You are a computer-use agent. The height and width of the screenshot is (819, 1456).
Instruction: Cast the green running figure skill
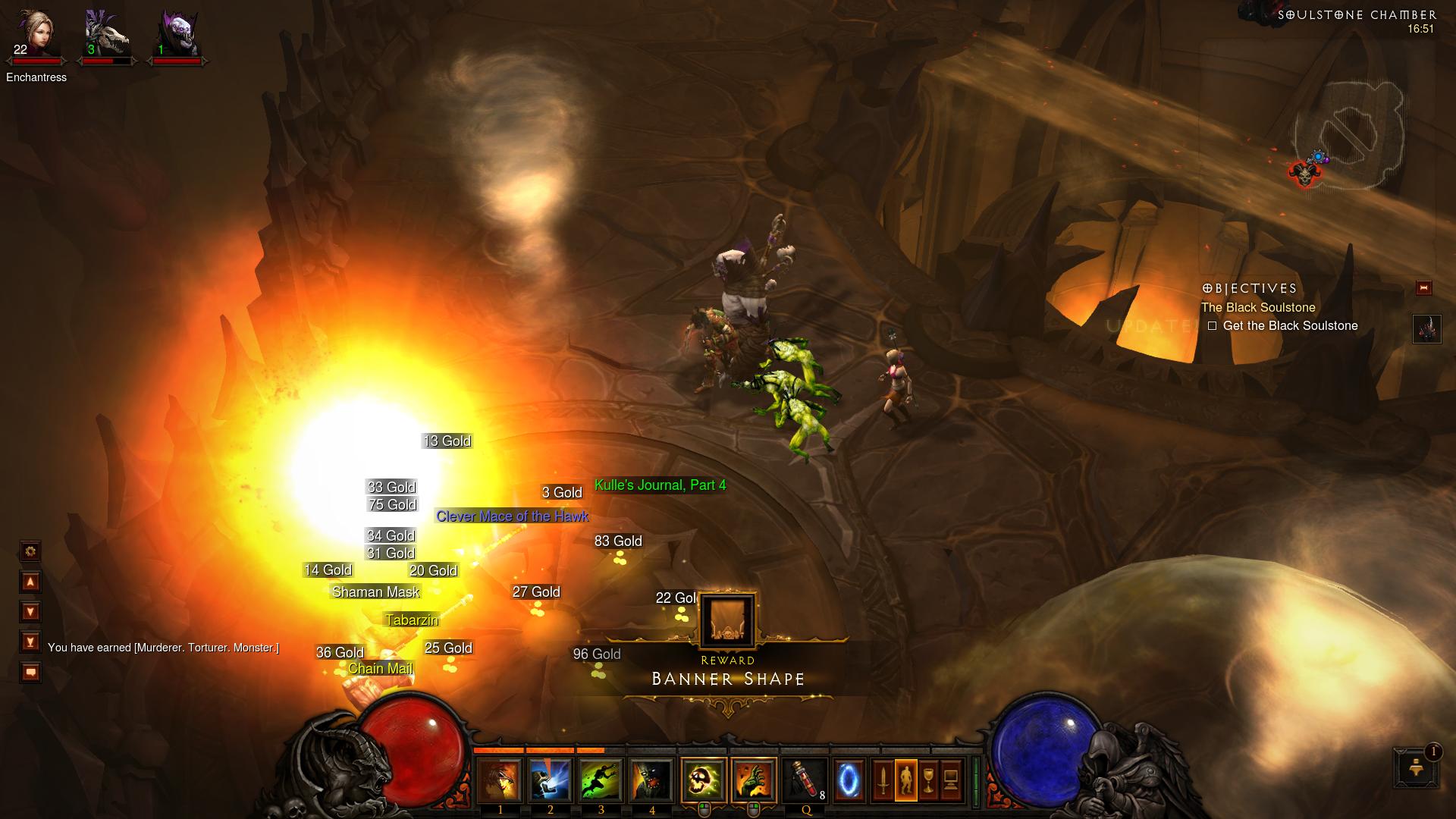coord(601,780)
